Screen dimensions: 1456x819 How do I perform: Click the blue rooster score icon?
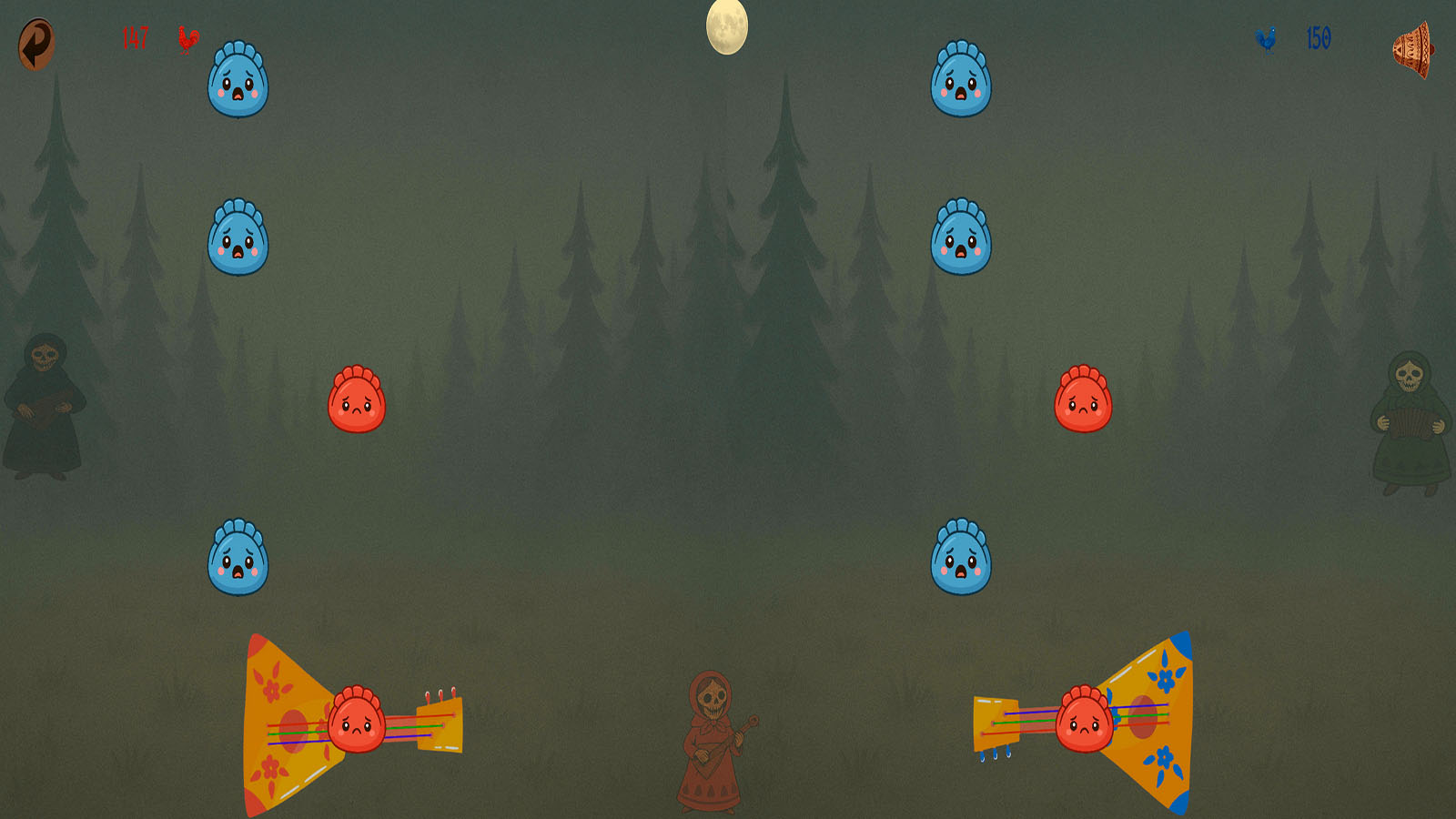[1265, 38]
